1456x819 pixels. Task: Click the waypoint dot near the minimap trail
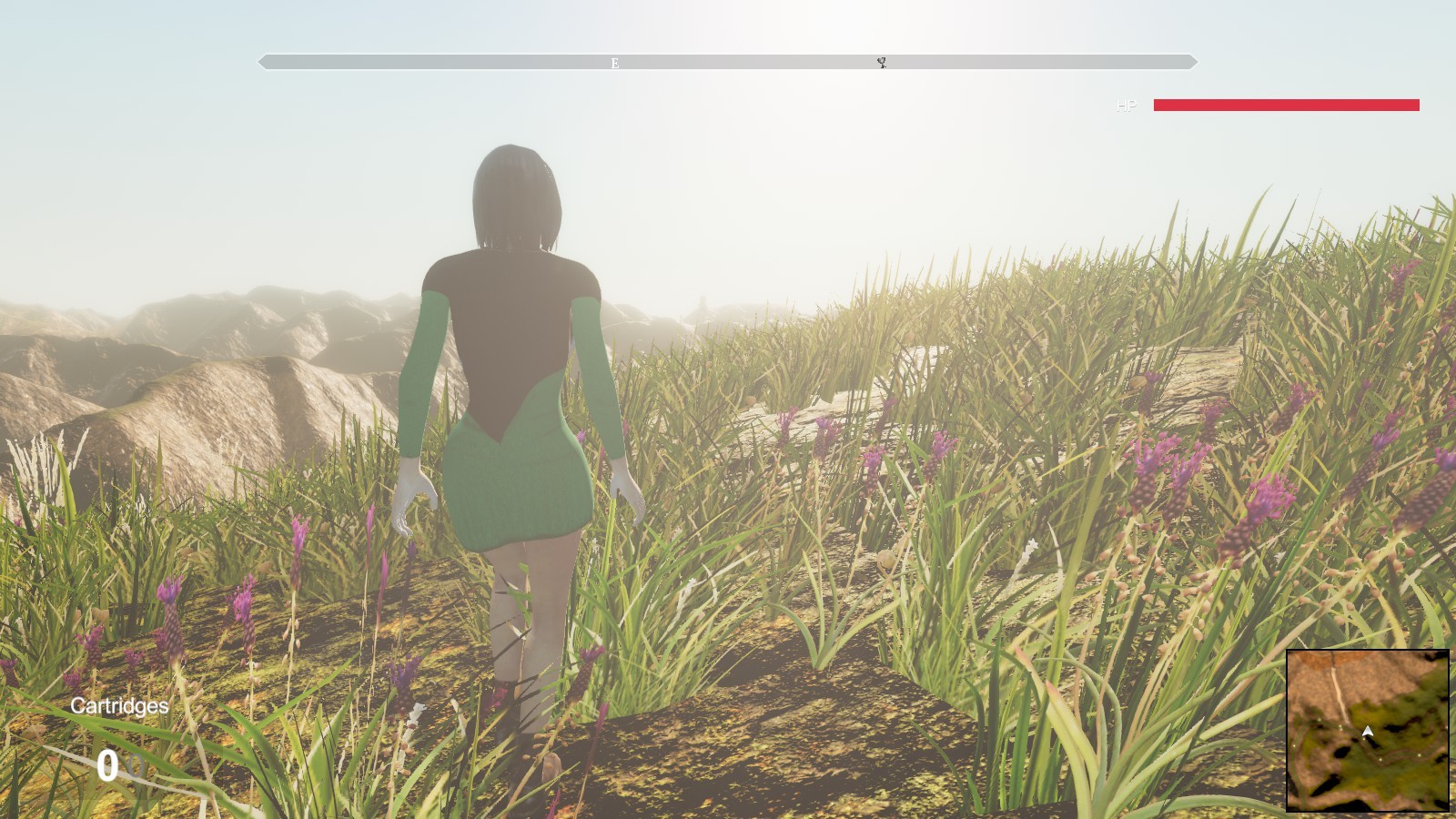1340,727
